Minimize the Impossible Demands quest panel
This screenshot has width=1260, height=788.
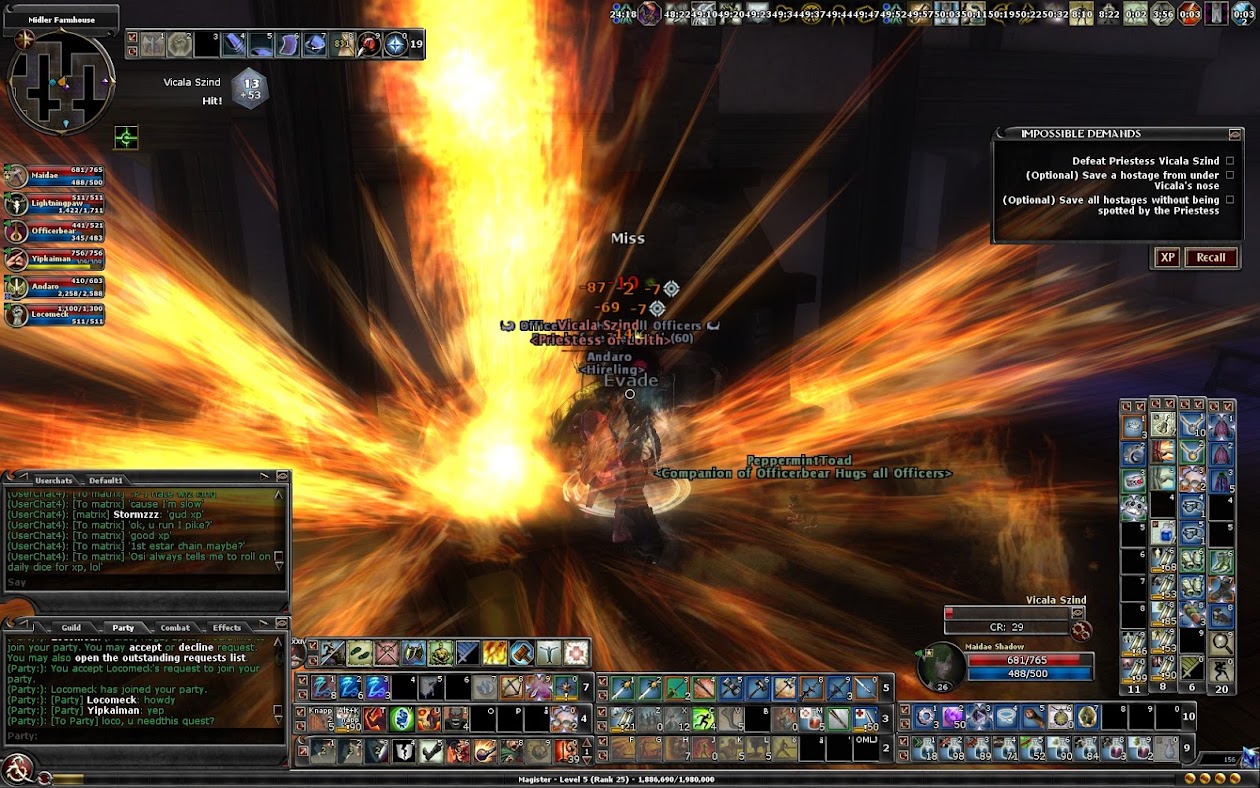point(1235,134)
